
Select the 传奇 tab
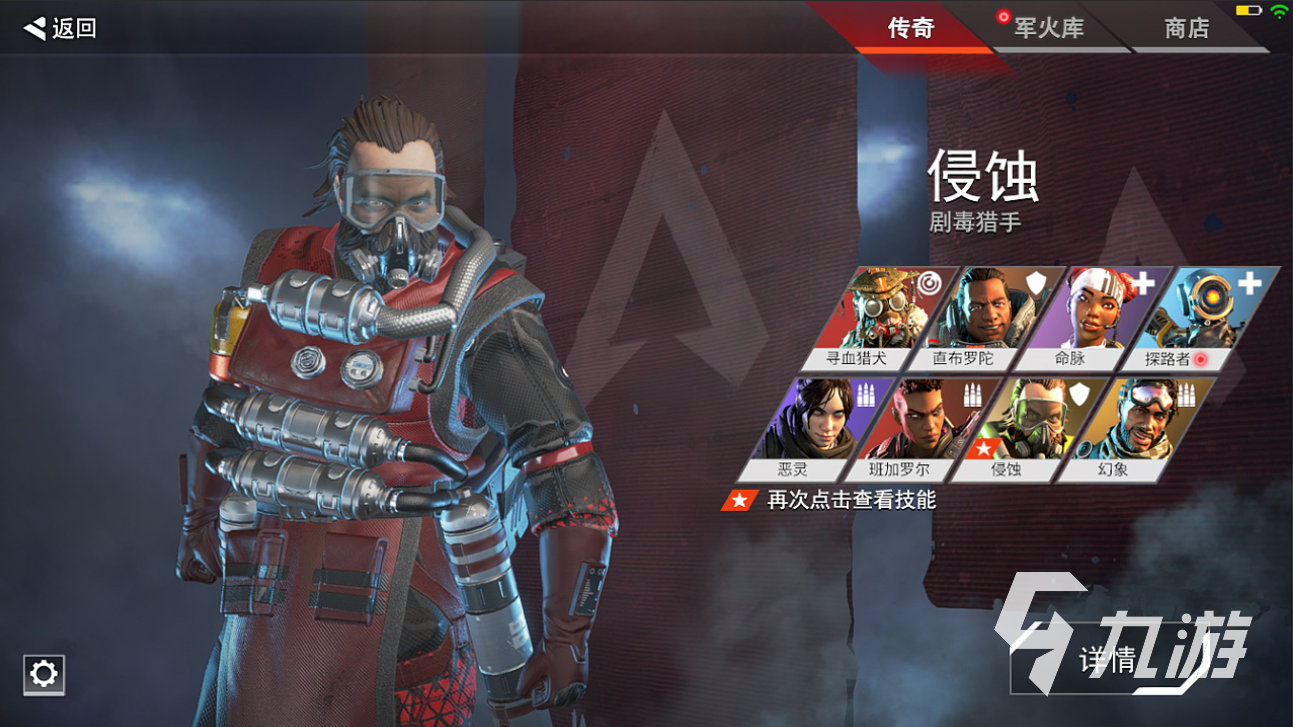pyautogui.click(x=913, y=28)
